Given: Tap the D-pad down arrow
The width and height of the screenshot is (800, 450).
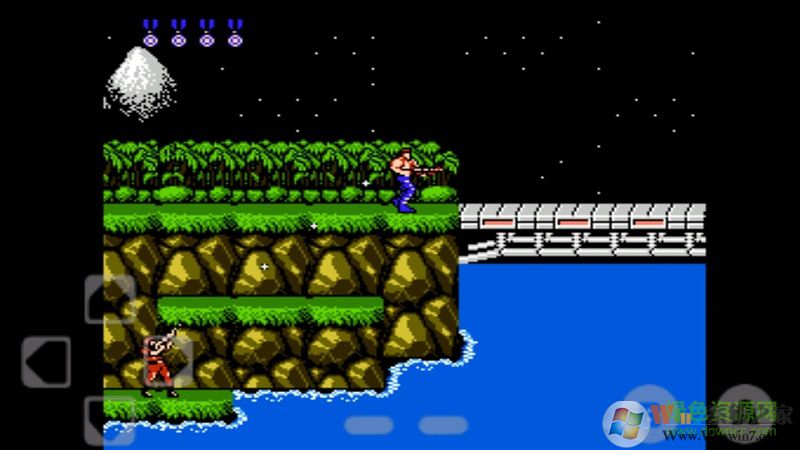Looking at the screenshot, I should (110, 421).
